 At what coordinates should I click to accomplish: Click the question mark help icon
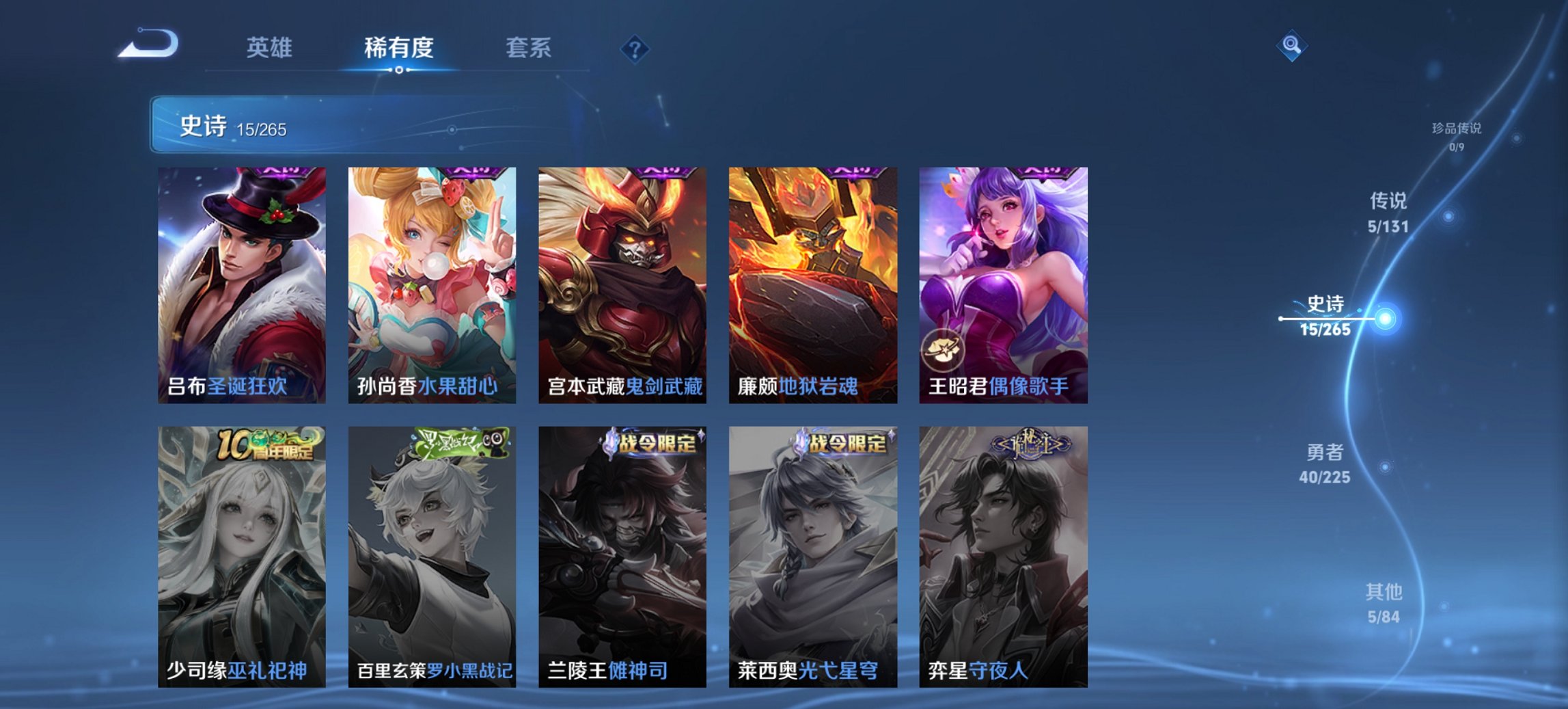point(635,49)
